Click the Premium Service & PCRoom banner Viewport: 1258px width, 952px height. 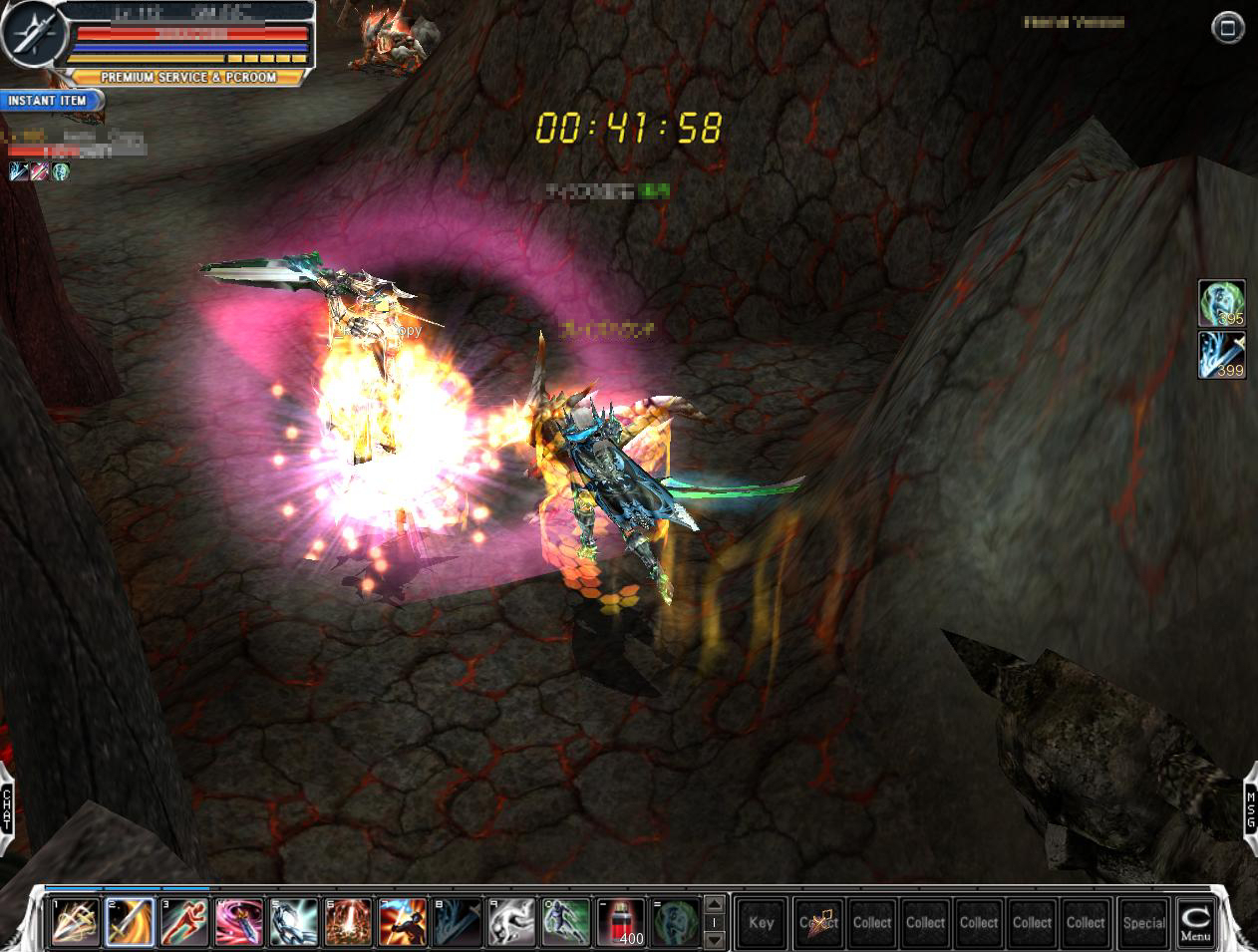click(187, 77)
